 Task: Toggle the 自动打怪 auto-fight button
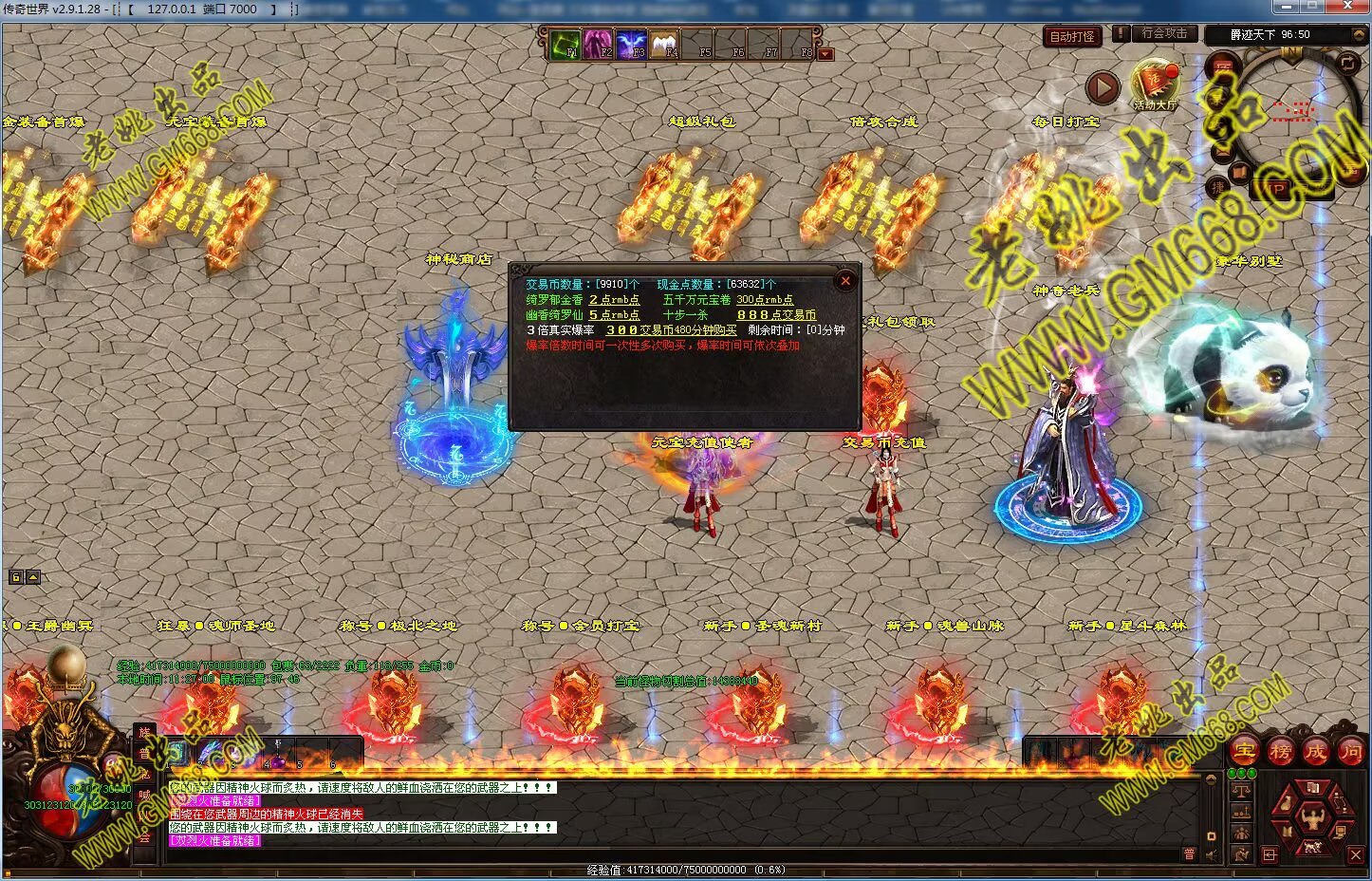[1072, 37]
